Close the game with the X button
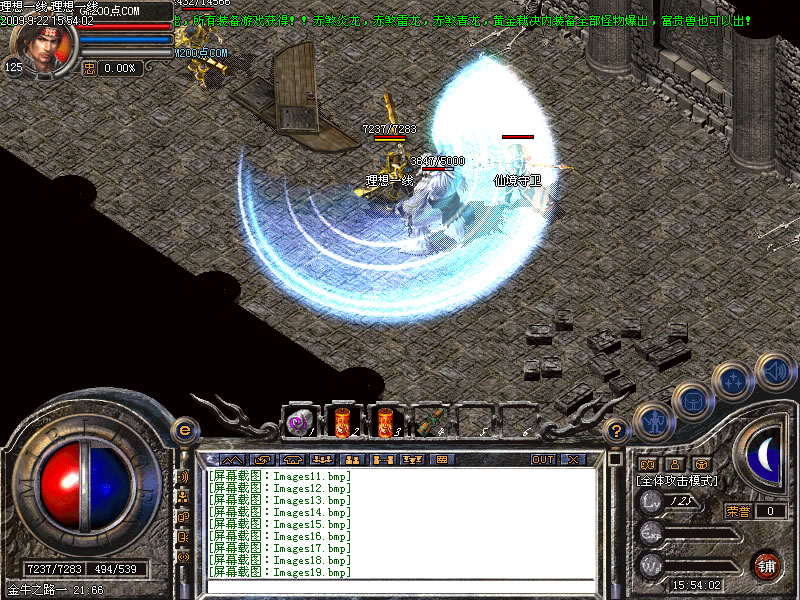The width and height of the screenshot is (800, 600). tap(572, 459)
